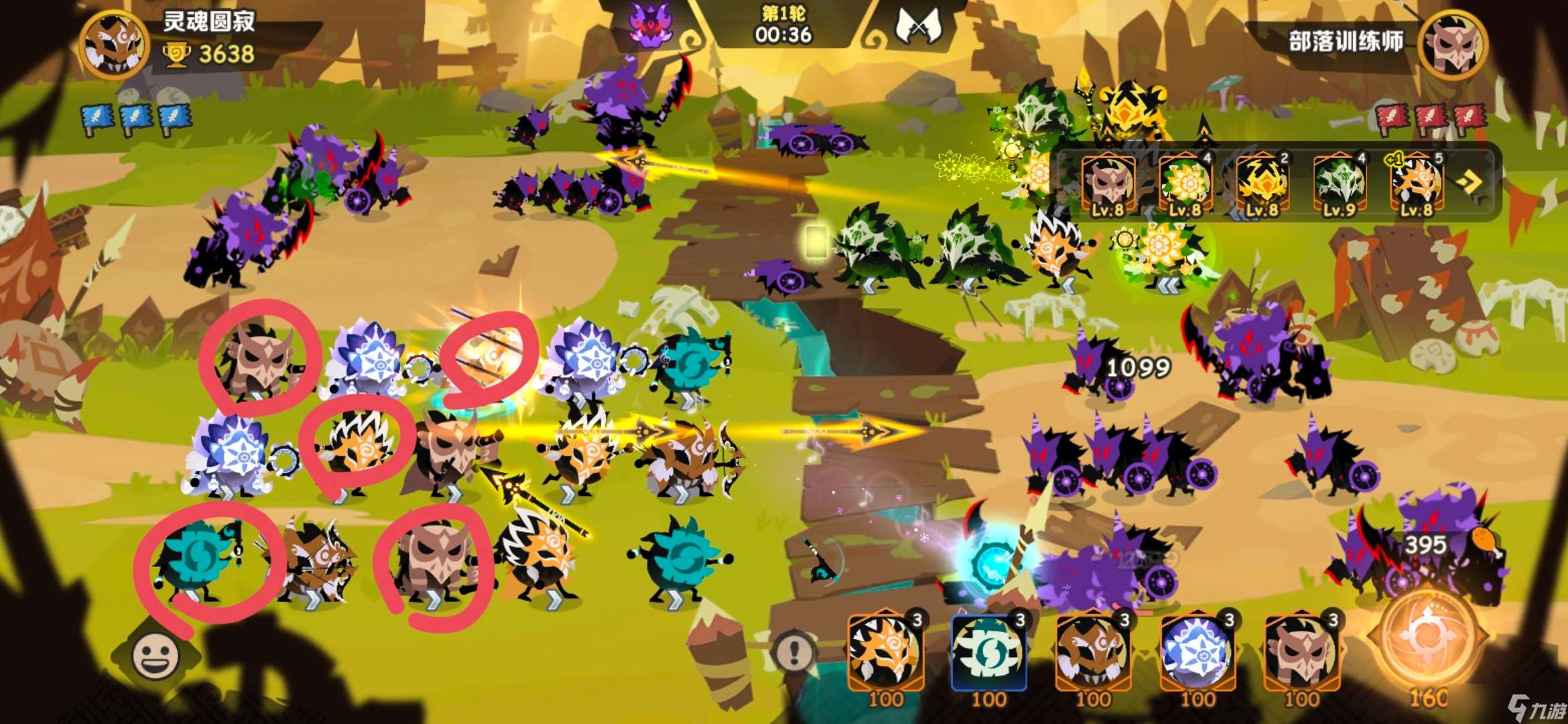
Task: Pick the brown horned beast mask card
Action: pos(1093,652)
